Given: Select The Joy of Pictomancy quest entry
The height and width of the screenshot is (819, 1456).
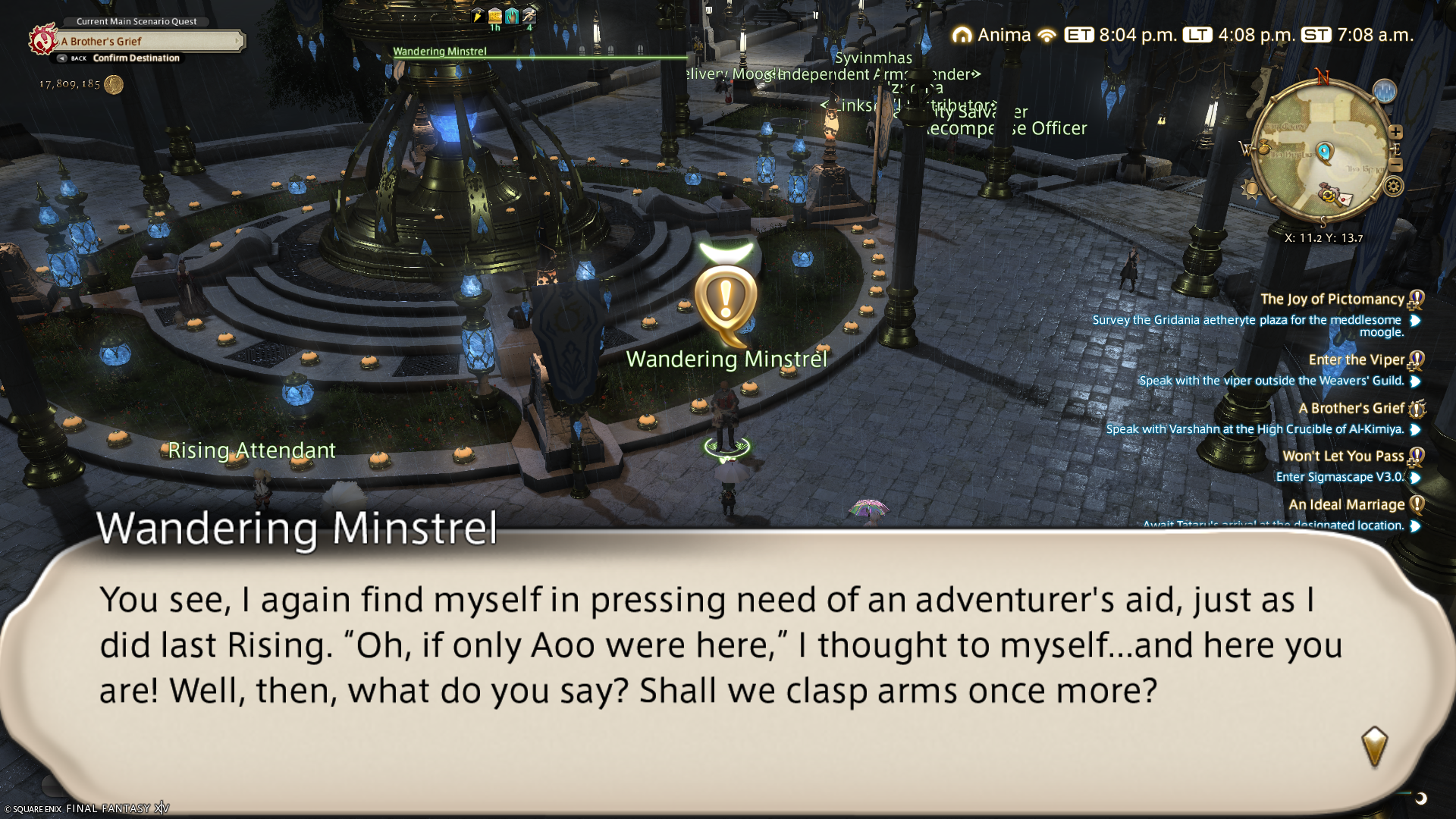Looking at the screenshot, I should (1332, 300).
